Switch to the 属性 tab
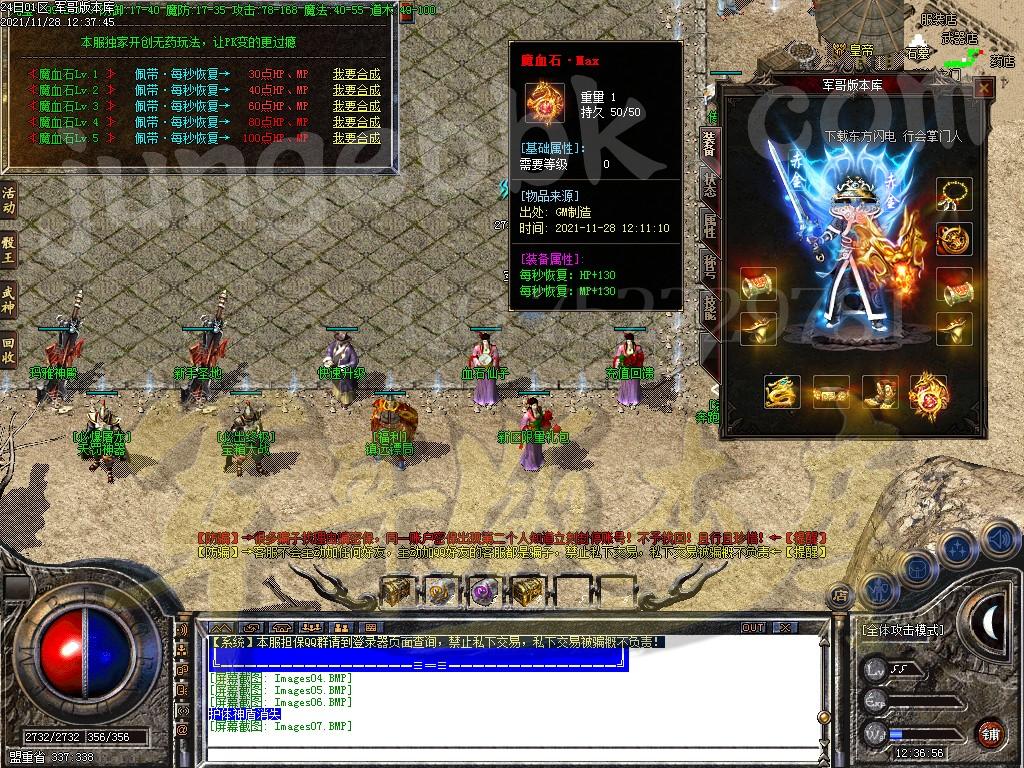The height and width of the screenshot is (768, 1024). [709, 225]
